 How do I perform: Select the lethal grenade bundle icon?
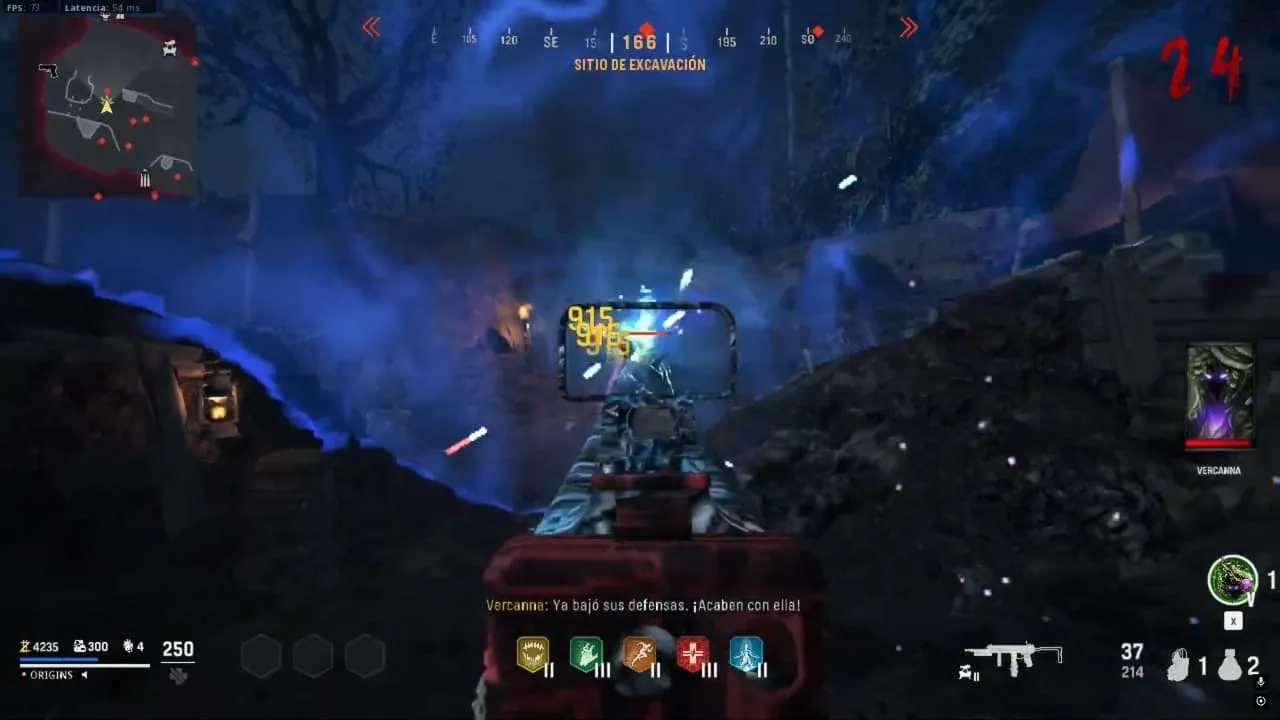pos(1180,665)
